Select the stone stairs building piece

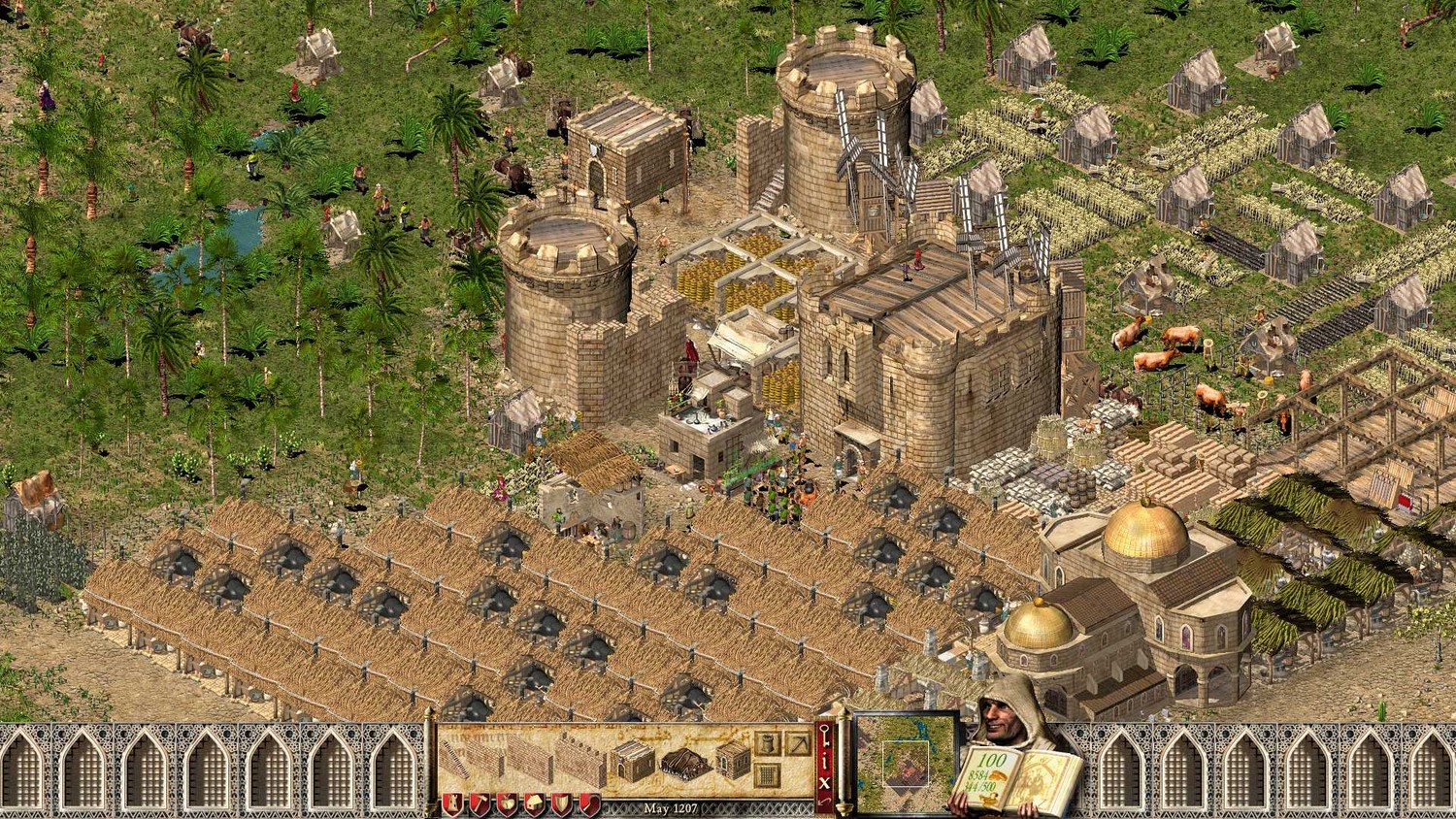coord(455,759)
